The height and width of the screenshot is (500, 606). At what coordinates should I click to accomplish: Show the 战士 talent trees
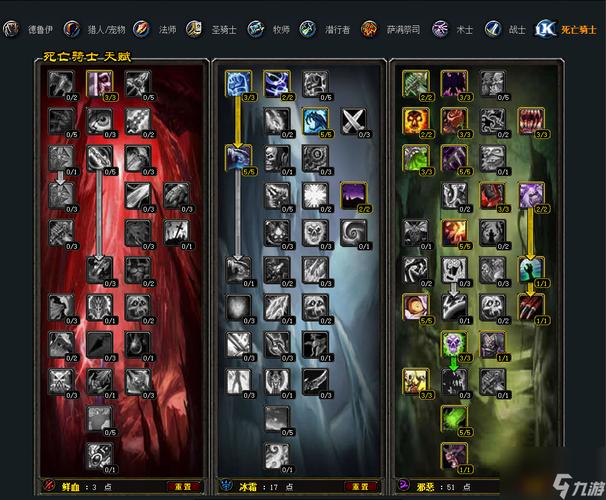click(x=506, y=29)
